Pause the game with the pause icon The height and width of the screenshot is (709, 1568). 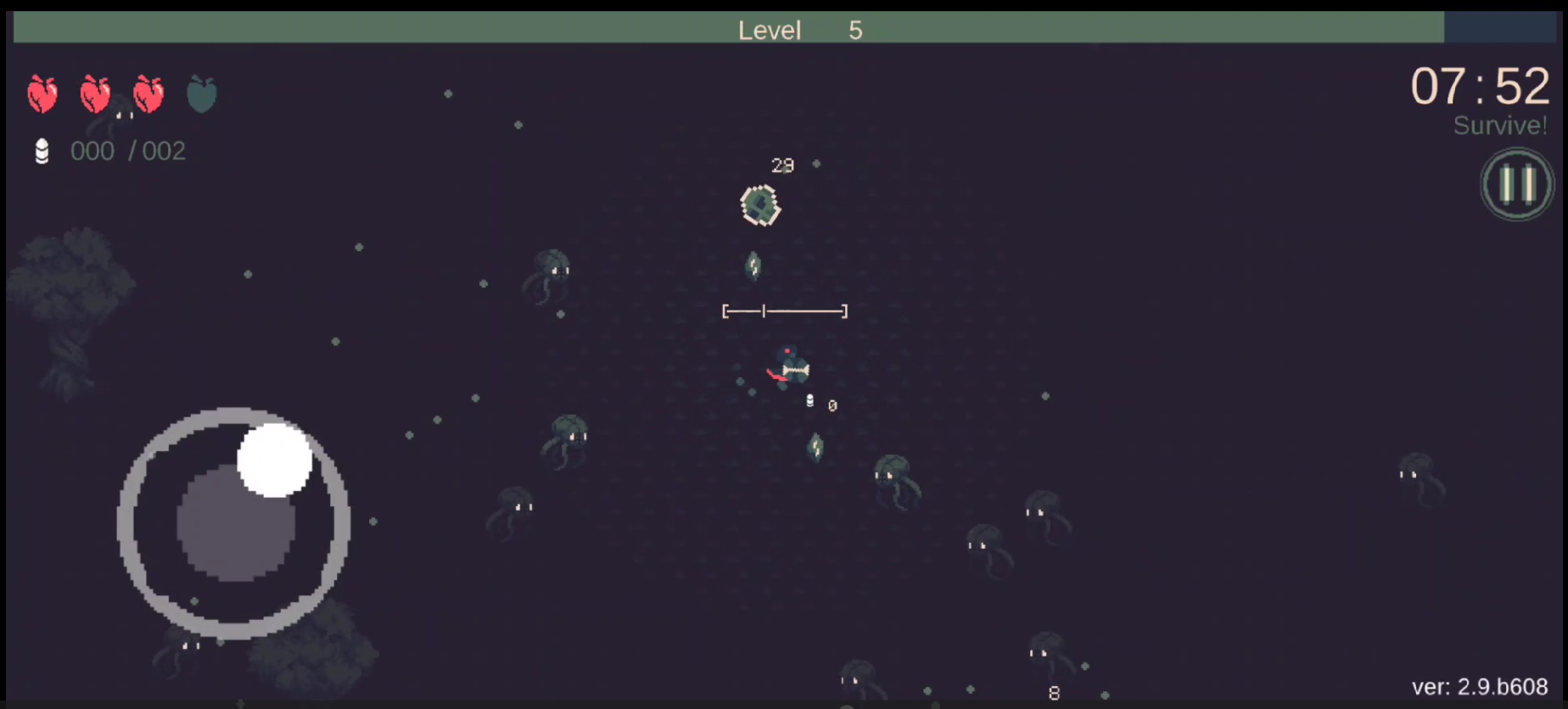(x=1516, y=184)
